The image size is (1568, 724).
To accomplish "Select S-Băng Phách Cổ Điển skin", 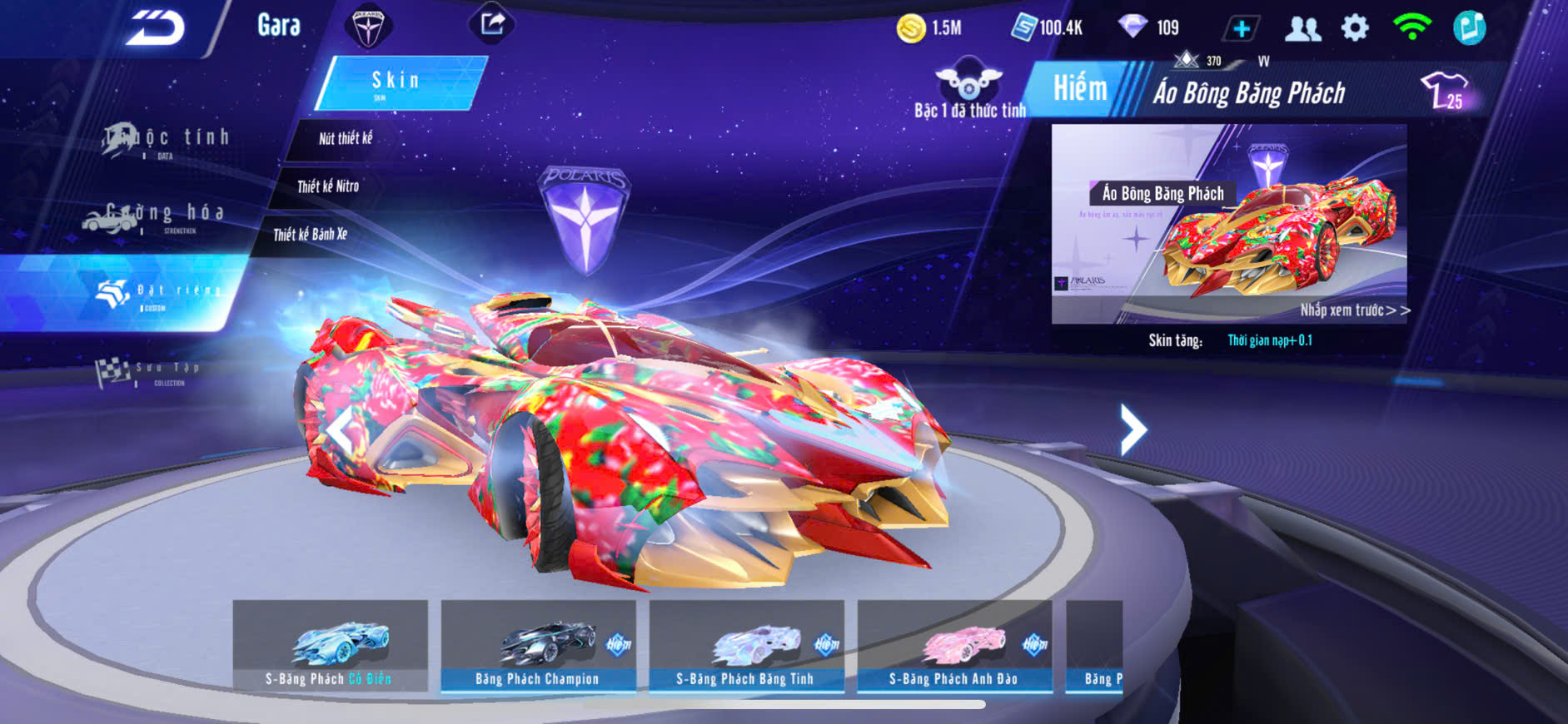I will coord(330,646).
